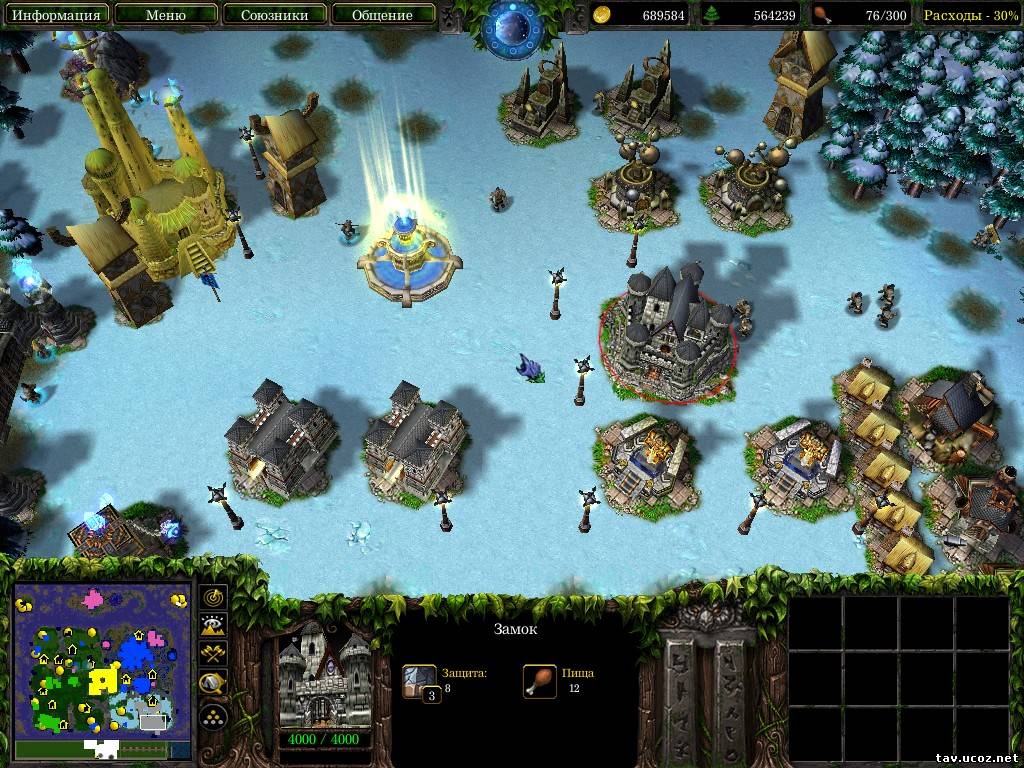Toggle ally color mode (crossed axes)

(214, 655)
